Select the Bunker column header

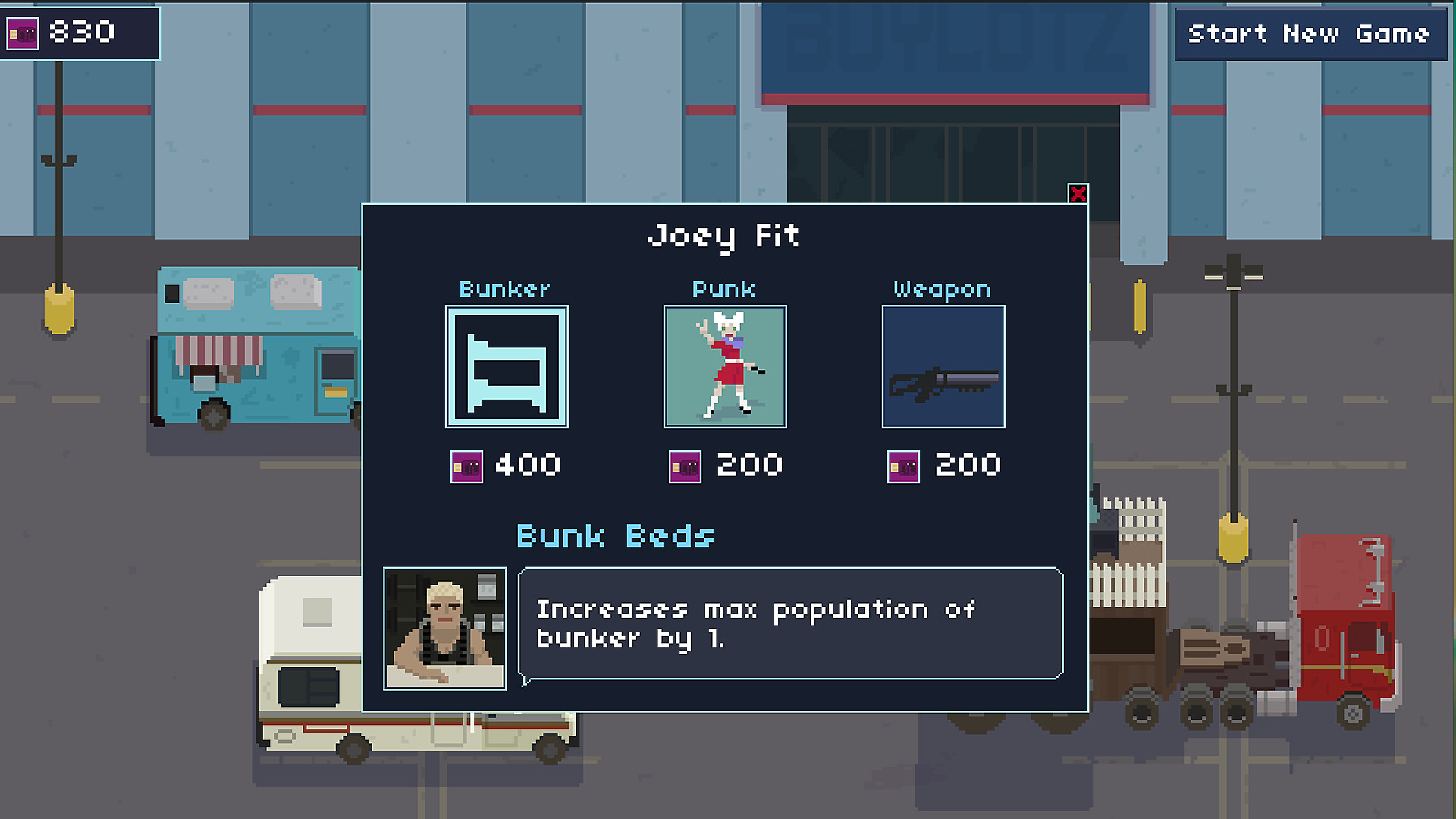(x=505, y=288)
